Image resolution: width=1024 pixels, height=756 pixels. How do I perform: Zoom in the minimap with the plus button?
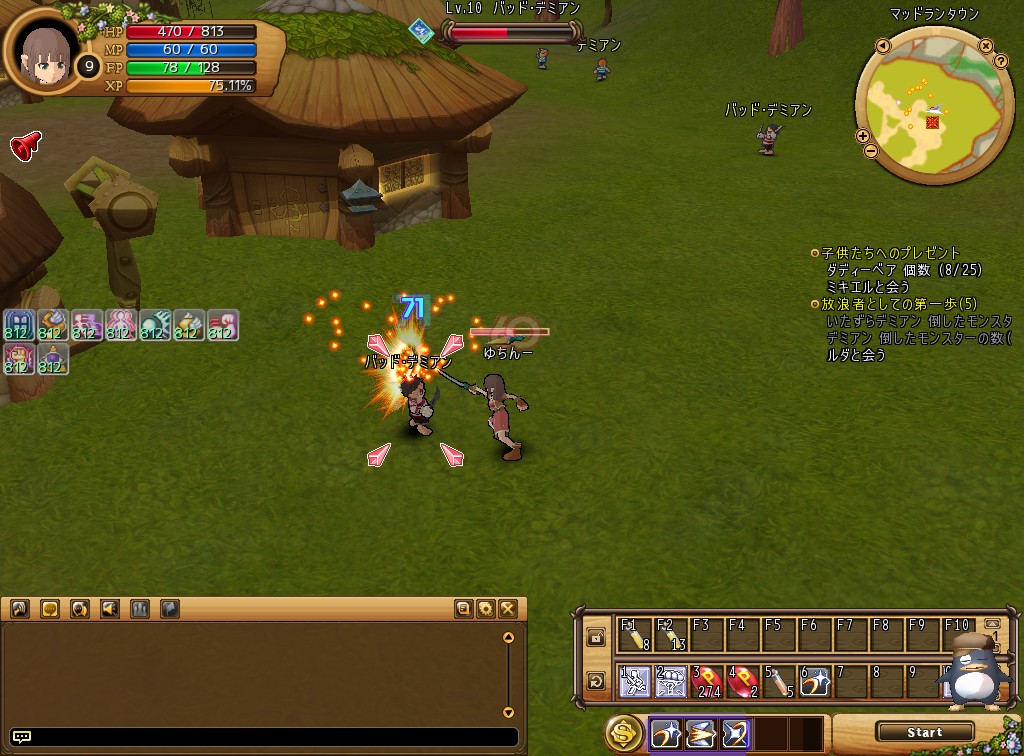[863, 136]
